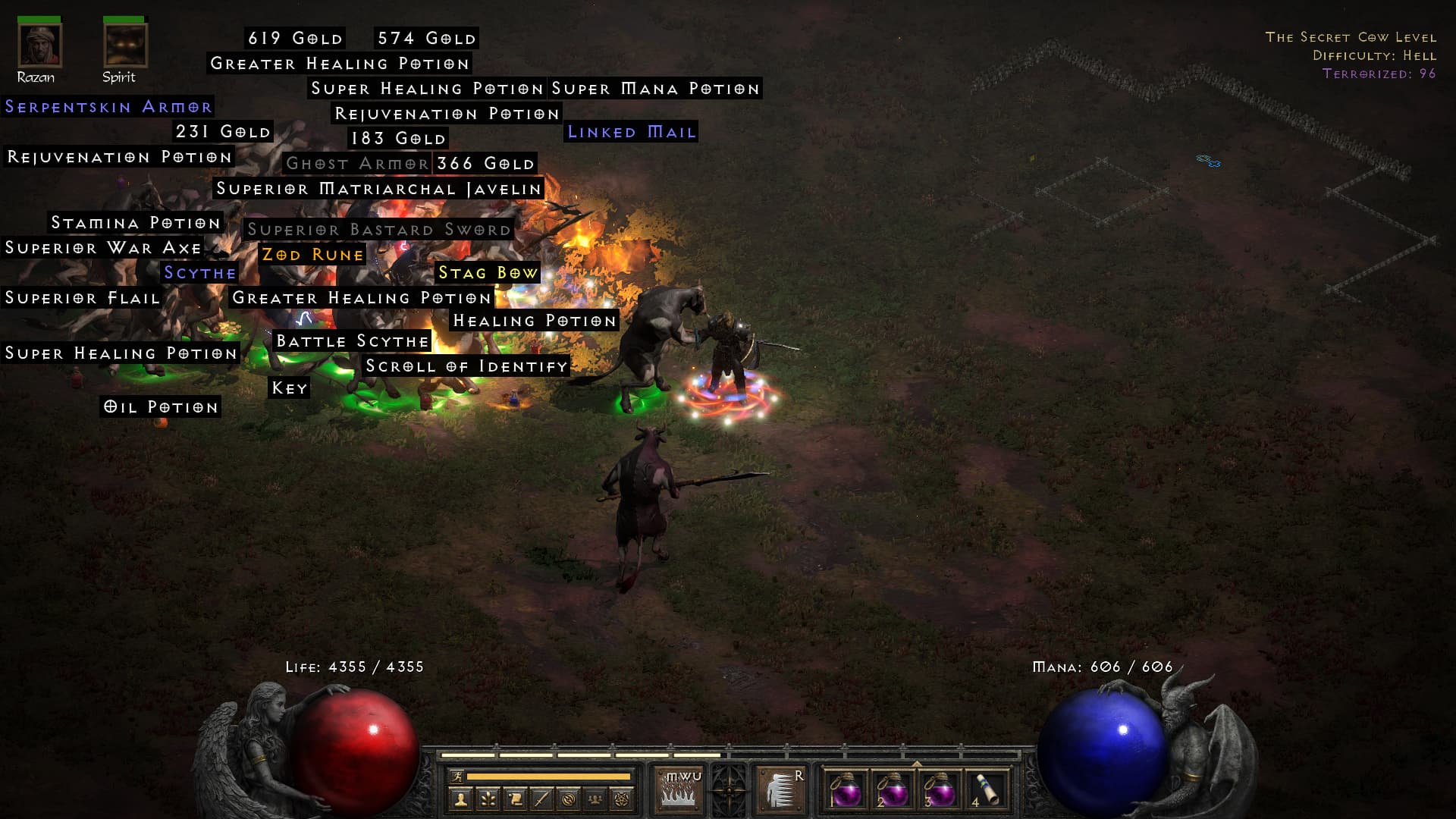The width and height of the screenshot is (1456, 819).
Task: Expand the belt with the arrow
Action: pos(917,764)
